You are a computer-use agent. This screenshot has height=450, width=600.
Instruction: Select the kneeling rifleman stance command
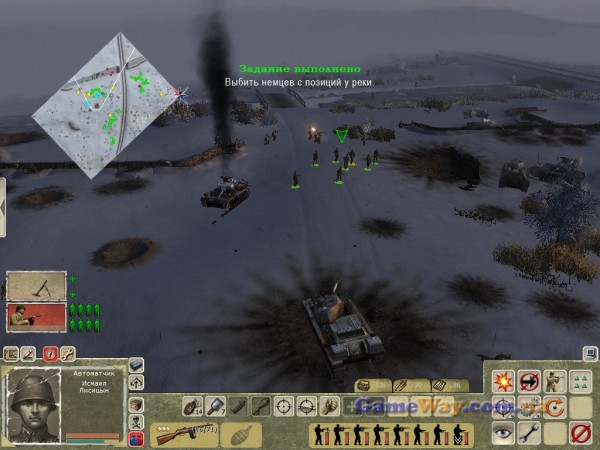(x=553, y=381)
